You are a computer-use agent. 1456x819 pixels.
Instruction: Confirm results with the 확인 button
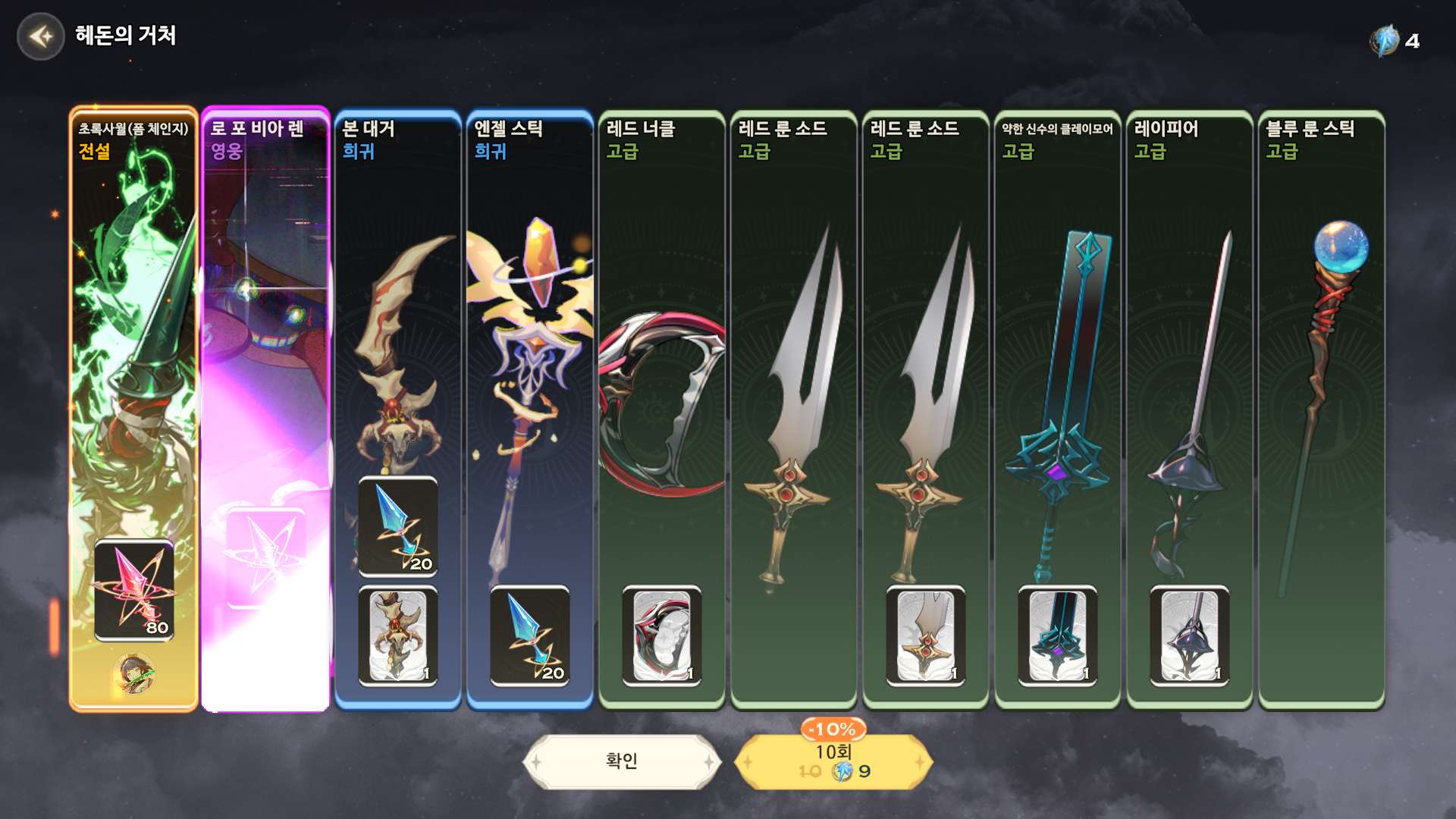coord(621,761)
